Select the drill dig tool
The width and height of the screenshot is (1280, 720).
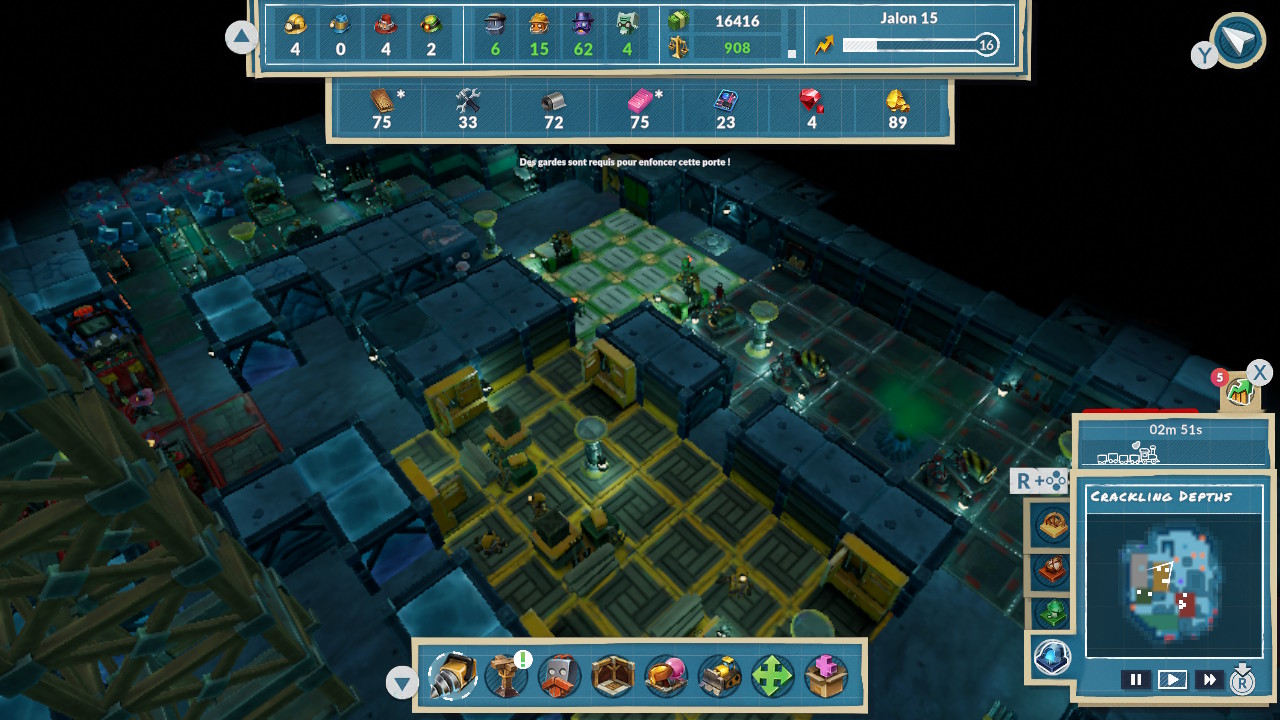click(x=452, y=676)
